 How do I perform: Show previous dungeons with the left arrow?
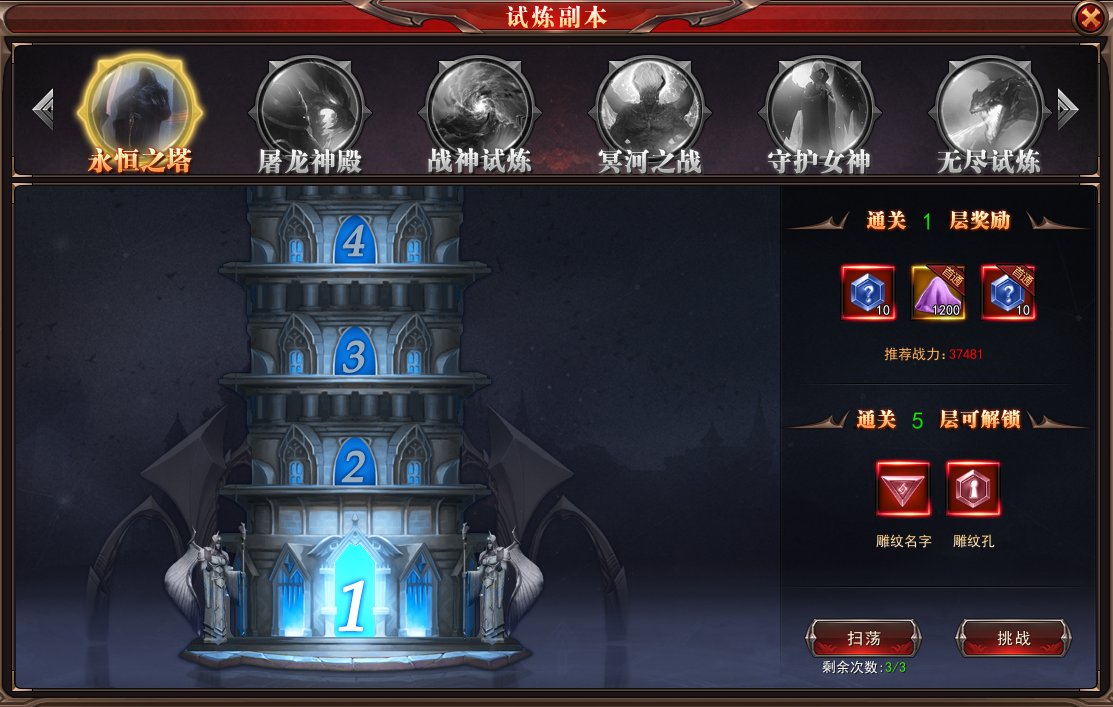(x=43, y=109)
